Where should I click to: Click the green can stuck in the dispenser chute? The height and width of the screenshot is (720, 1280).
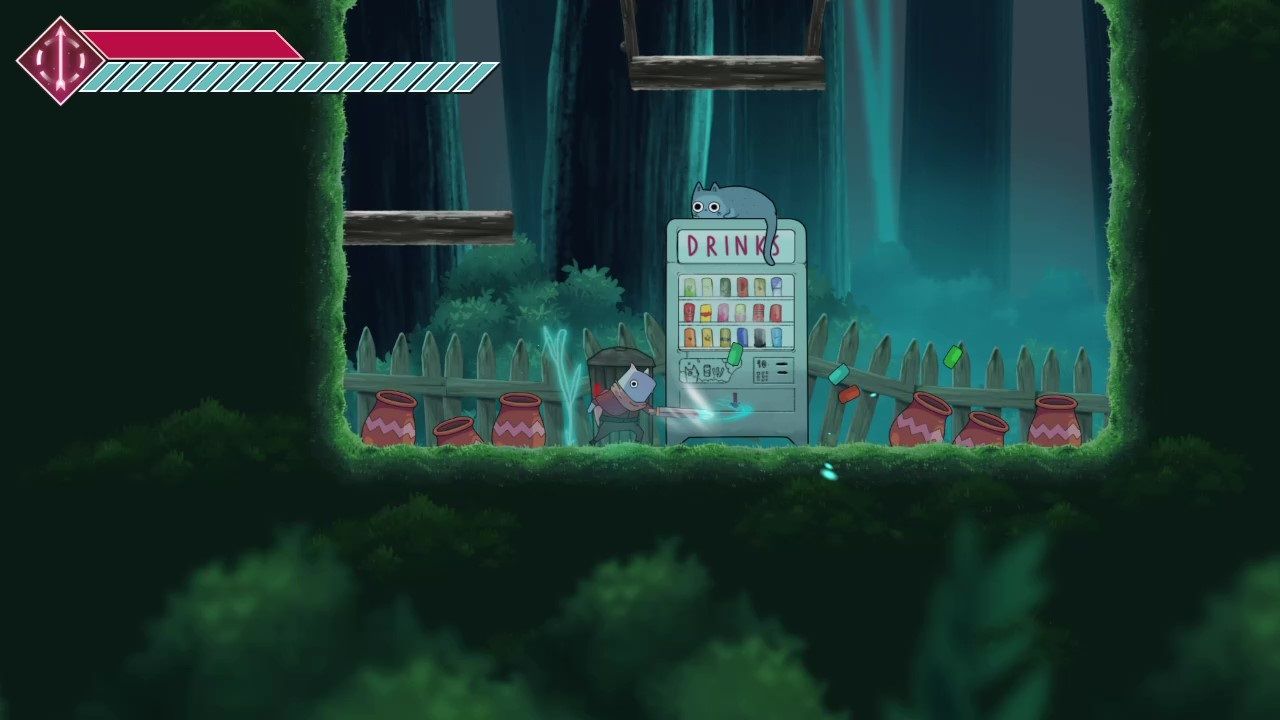tap(734, 354)
